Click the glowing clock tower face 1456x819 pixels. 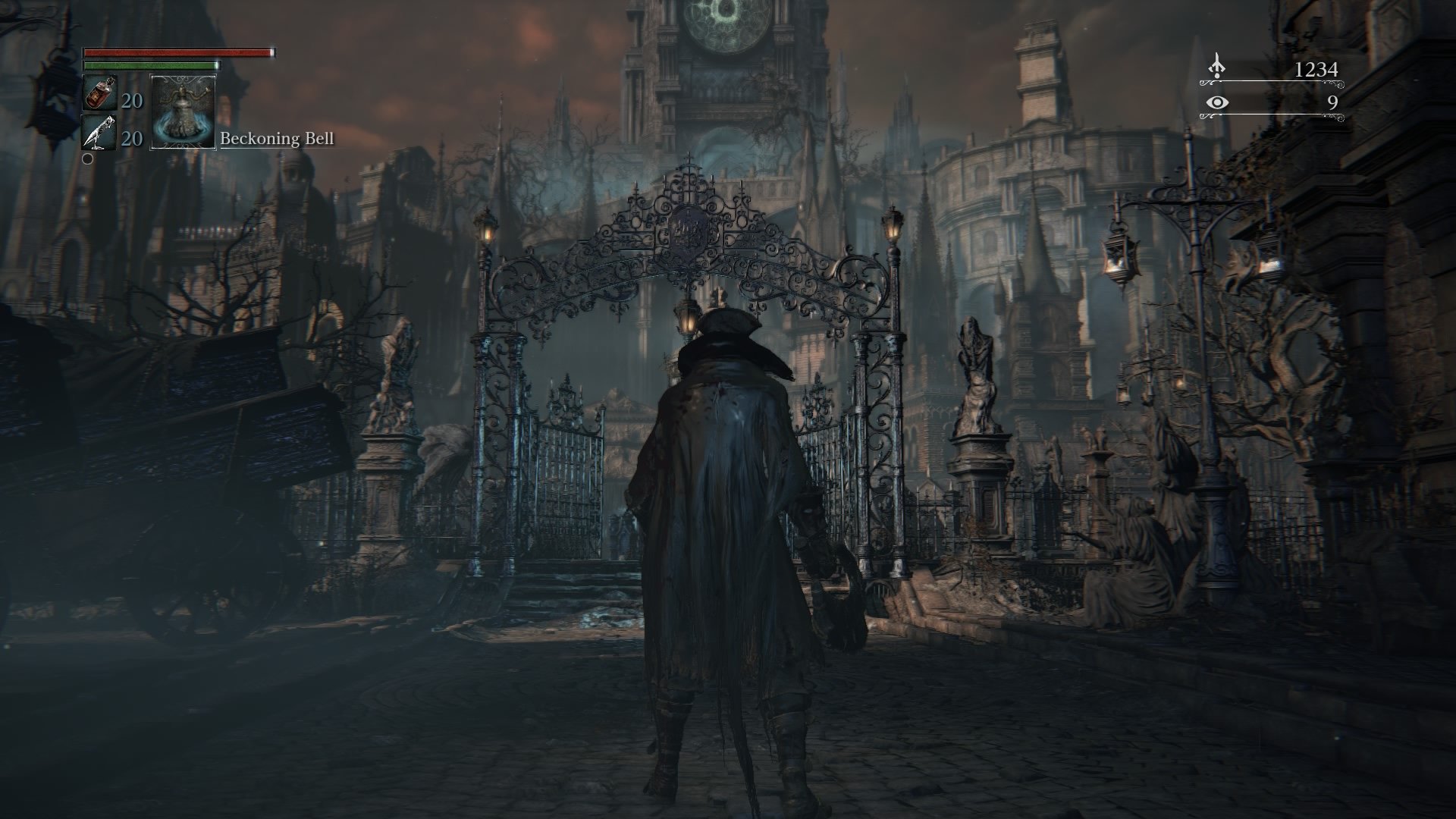[726, 23]
